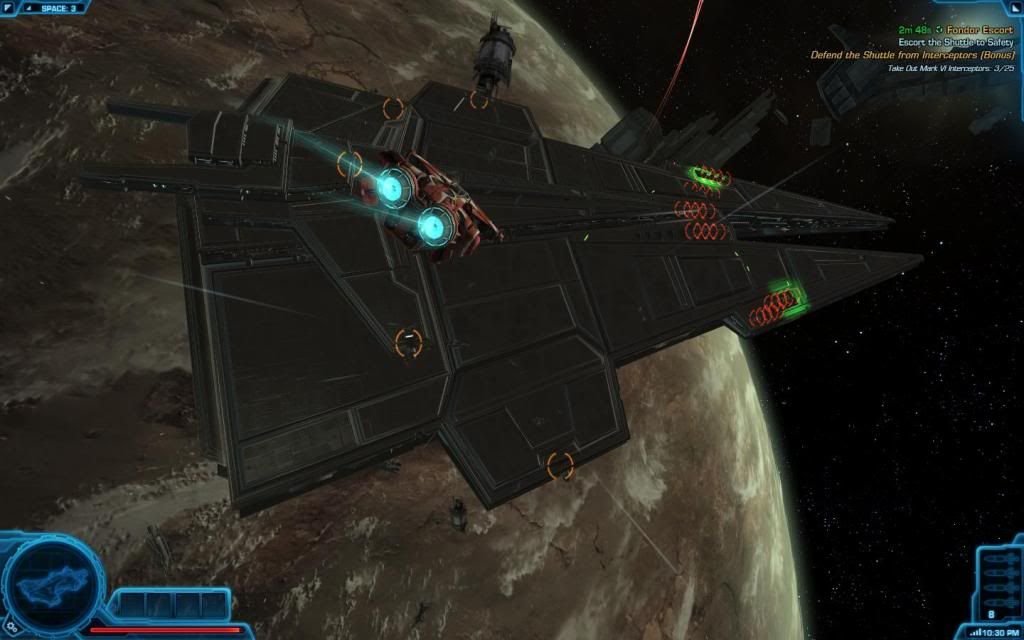This screenshot has height=640, width=1024.
Task: Select the ship status hologram display
Action: click(x=51, y=581)
